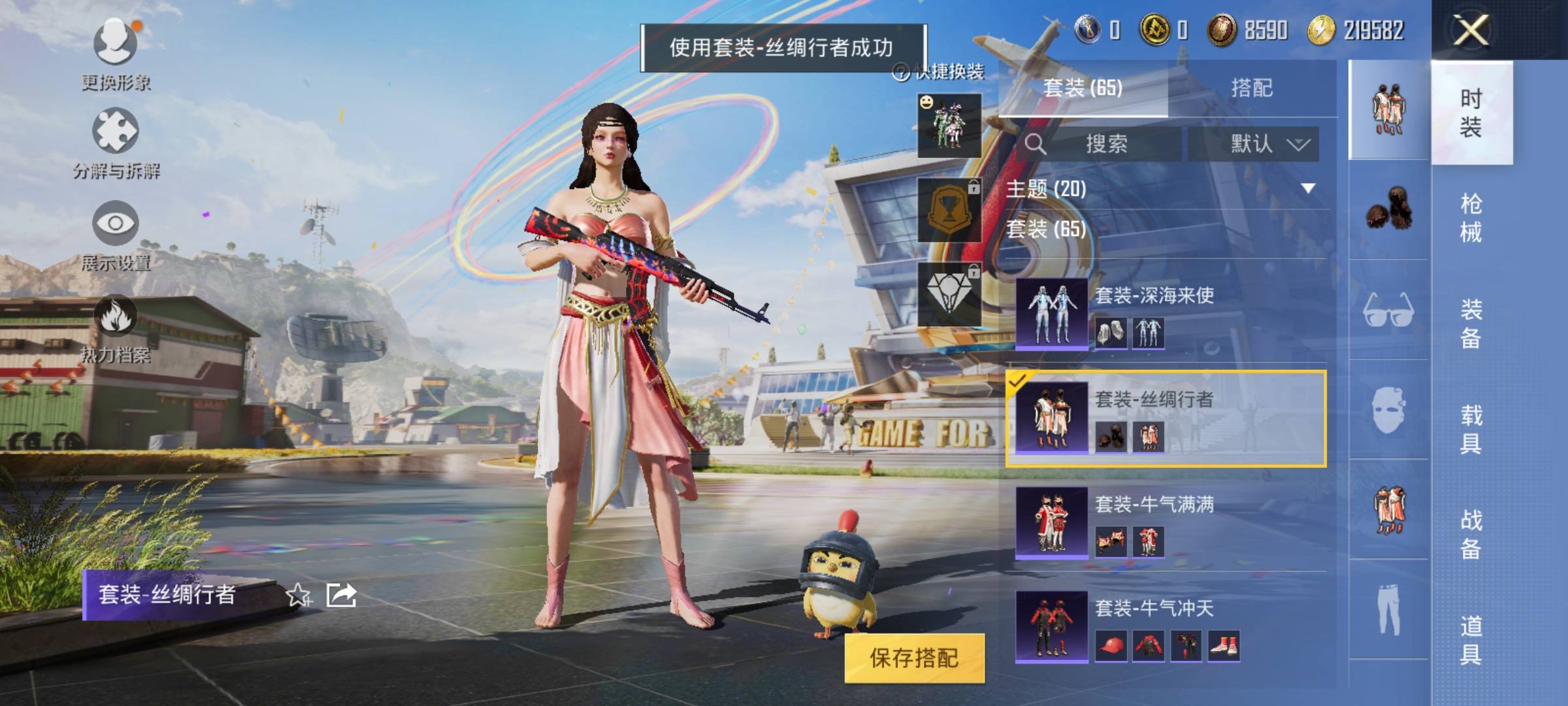Close the wardrobe with the X button
The height and width of the screenshot is (706, 1568).
pyautogui.click(x=1470, y=30)
